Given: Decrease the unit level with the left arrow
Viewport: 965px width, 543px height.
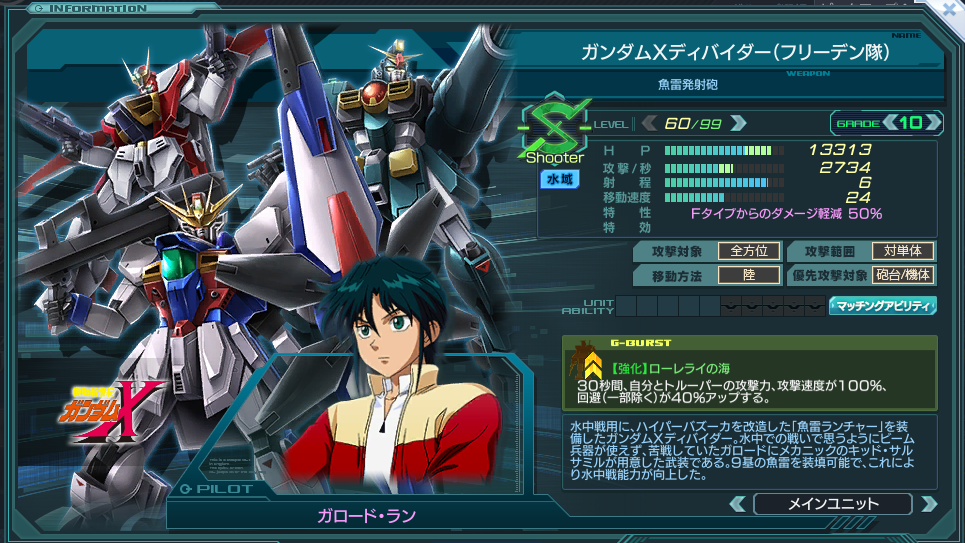Looking at the screenshot, I should click(649, 123).
